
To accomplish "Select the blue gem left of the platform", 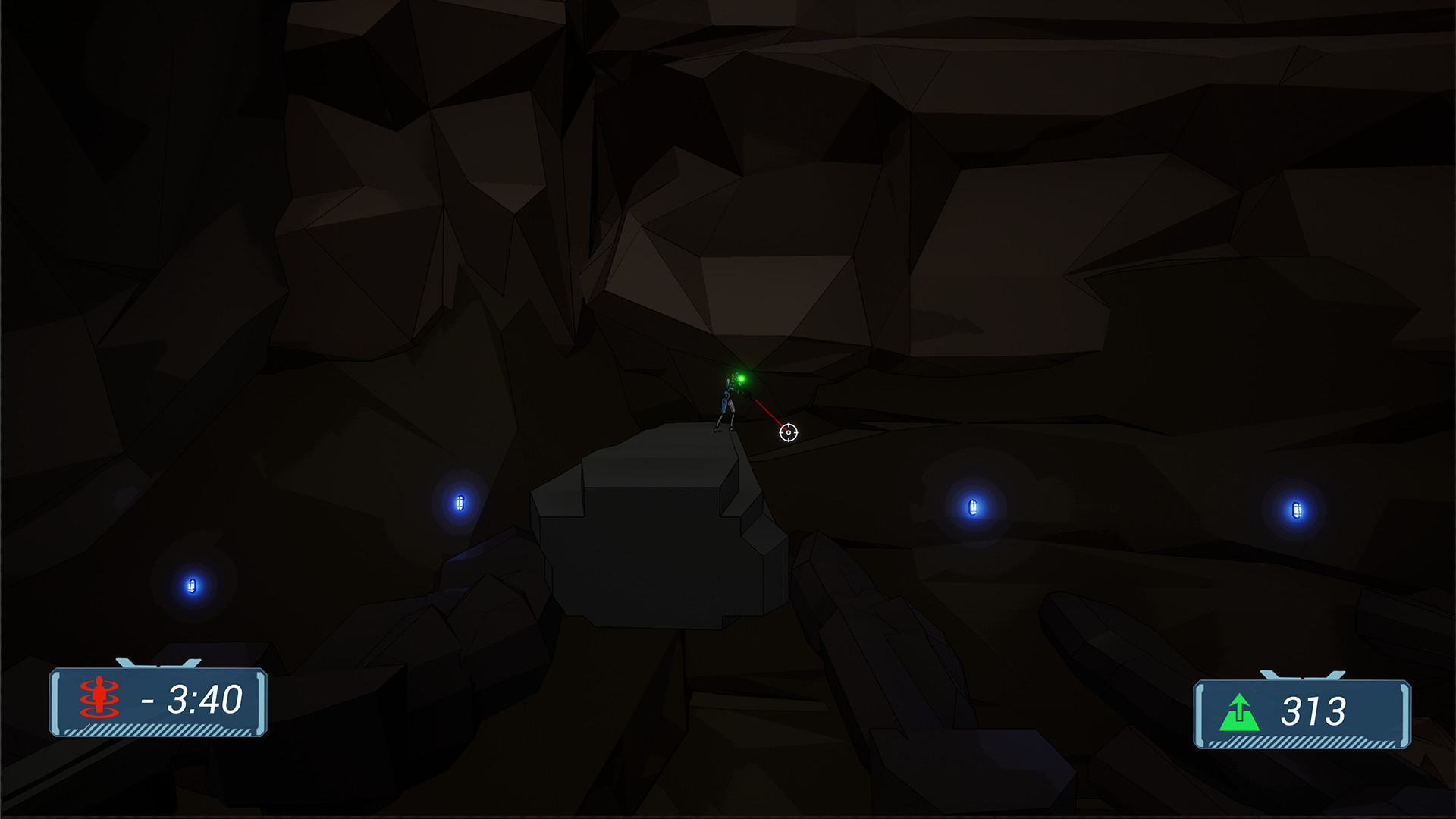I will tap(459, 504).
